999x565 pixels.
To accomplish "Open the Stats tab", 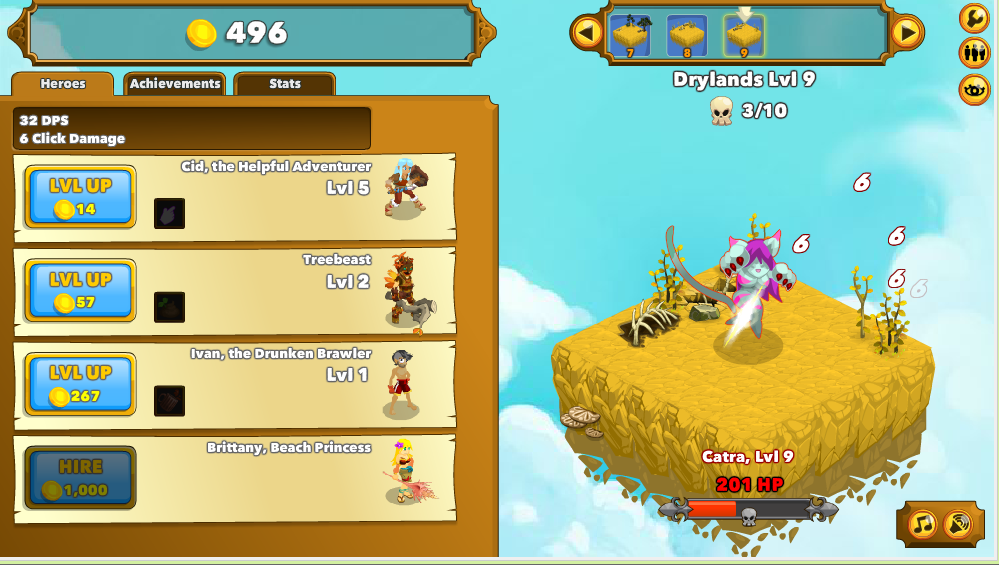I will coord(285,84).
